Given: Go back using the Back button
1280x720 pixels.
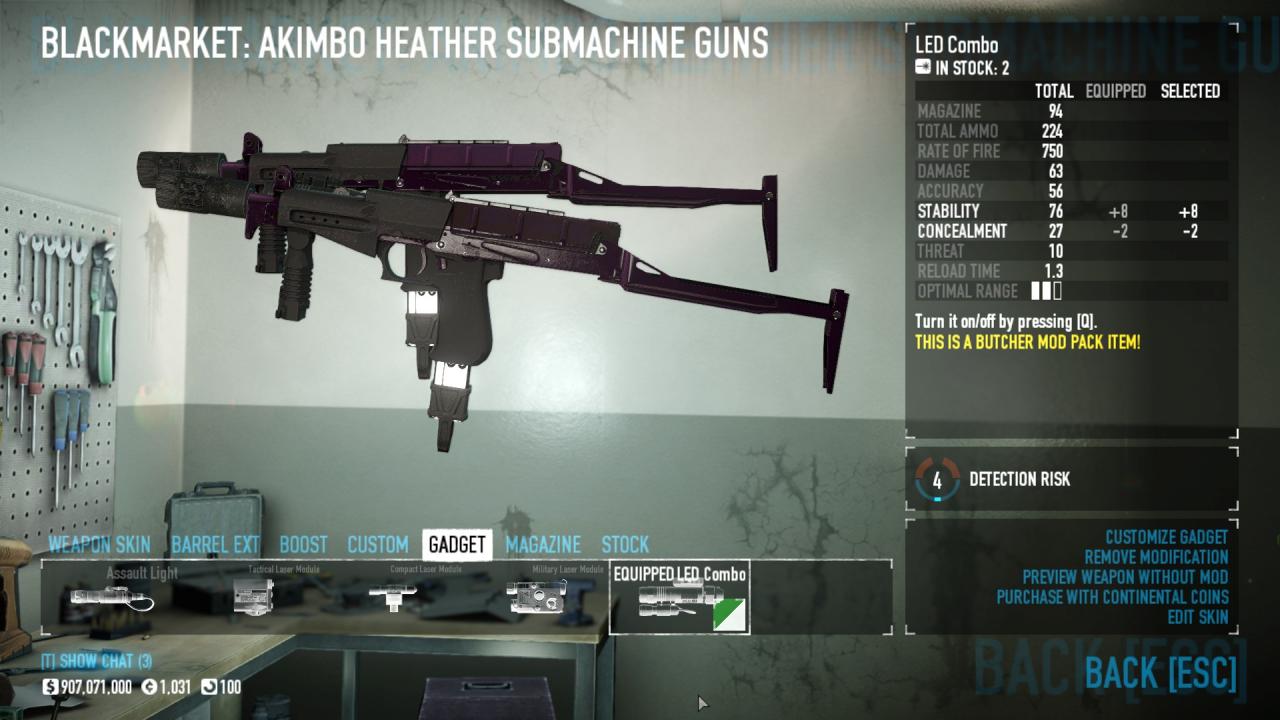Looking at the screenshot, I should pyautogui.click(x=1160, y=673).
